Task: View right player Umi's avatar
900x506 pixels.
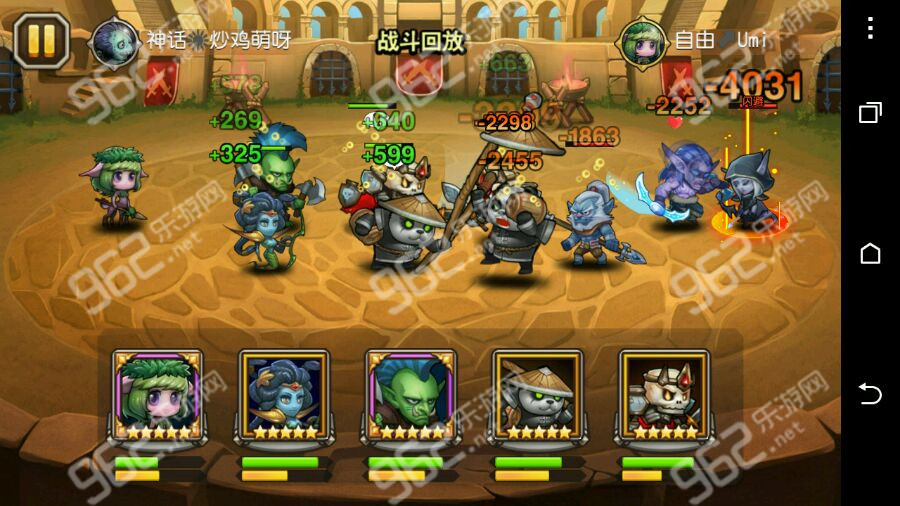Action: pyautogui.click(x=644, y=41)
